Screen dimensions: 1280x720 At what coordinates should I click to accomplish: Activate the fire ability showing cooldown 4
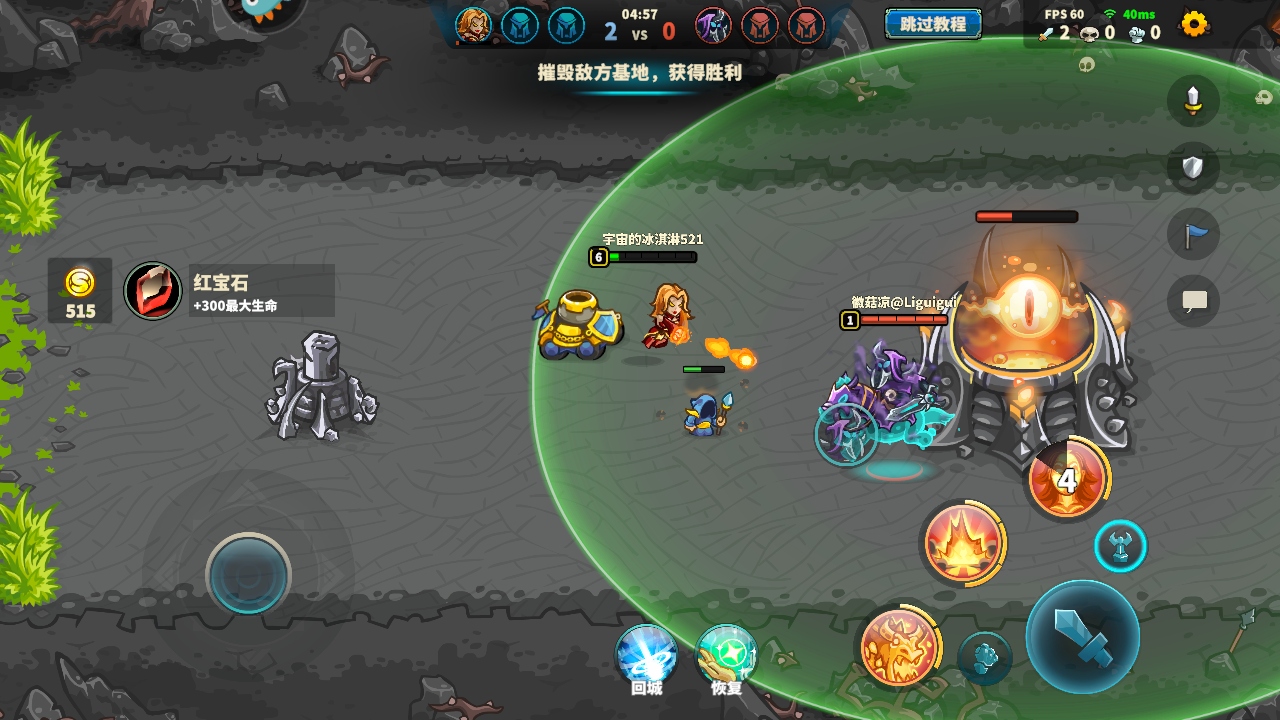(x=1068, y=480)
